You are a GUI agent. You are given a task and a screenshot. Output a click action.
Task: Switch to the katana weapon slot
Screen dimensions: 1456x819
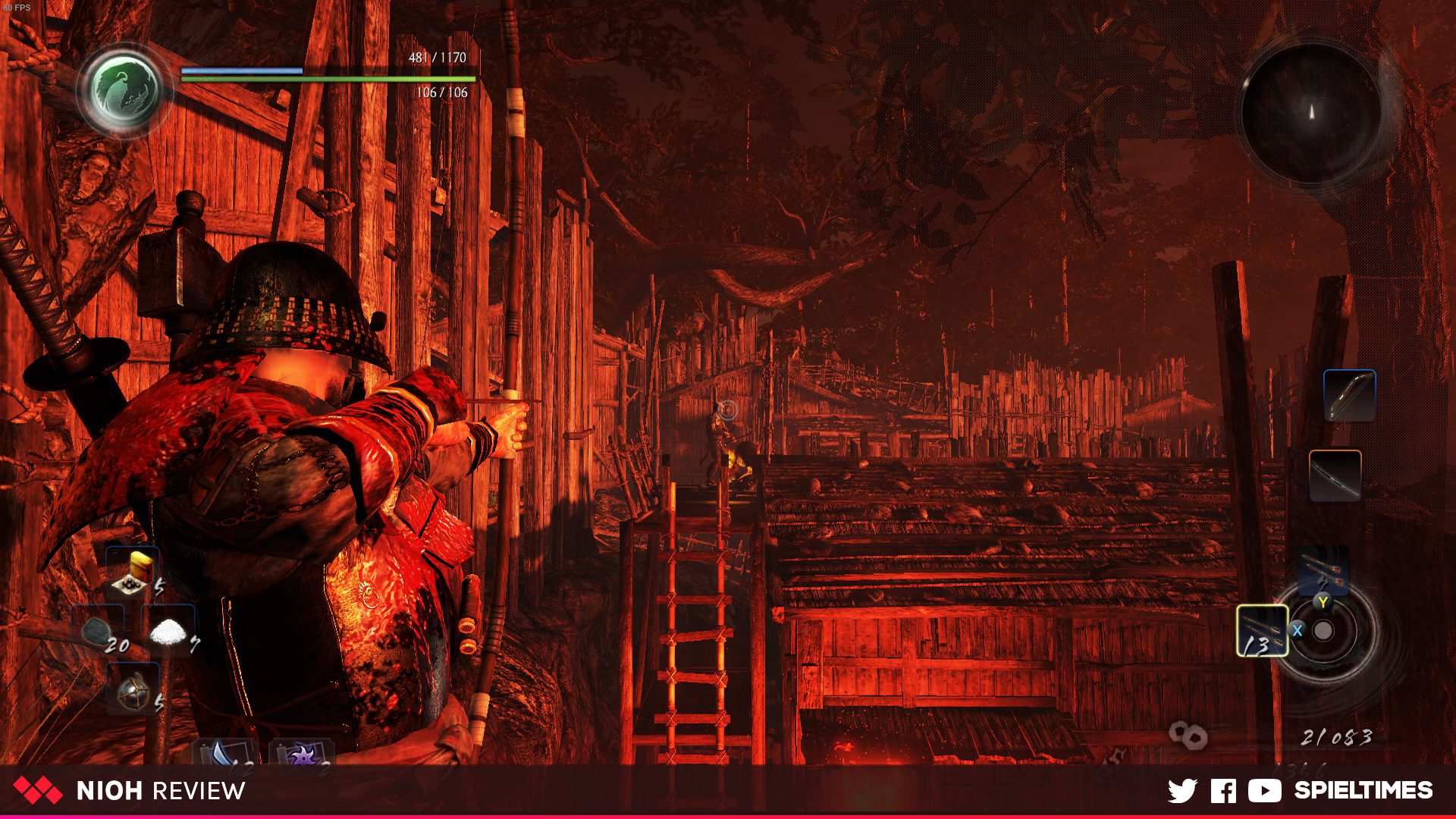[1335, 475]
